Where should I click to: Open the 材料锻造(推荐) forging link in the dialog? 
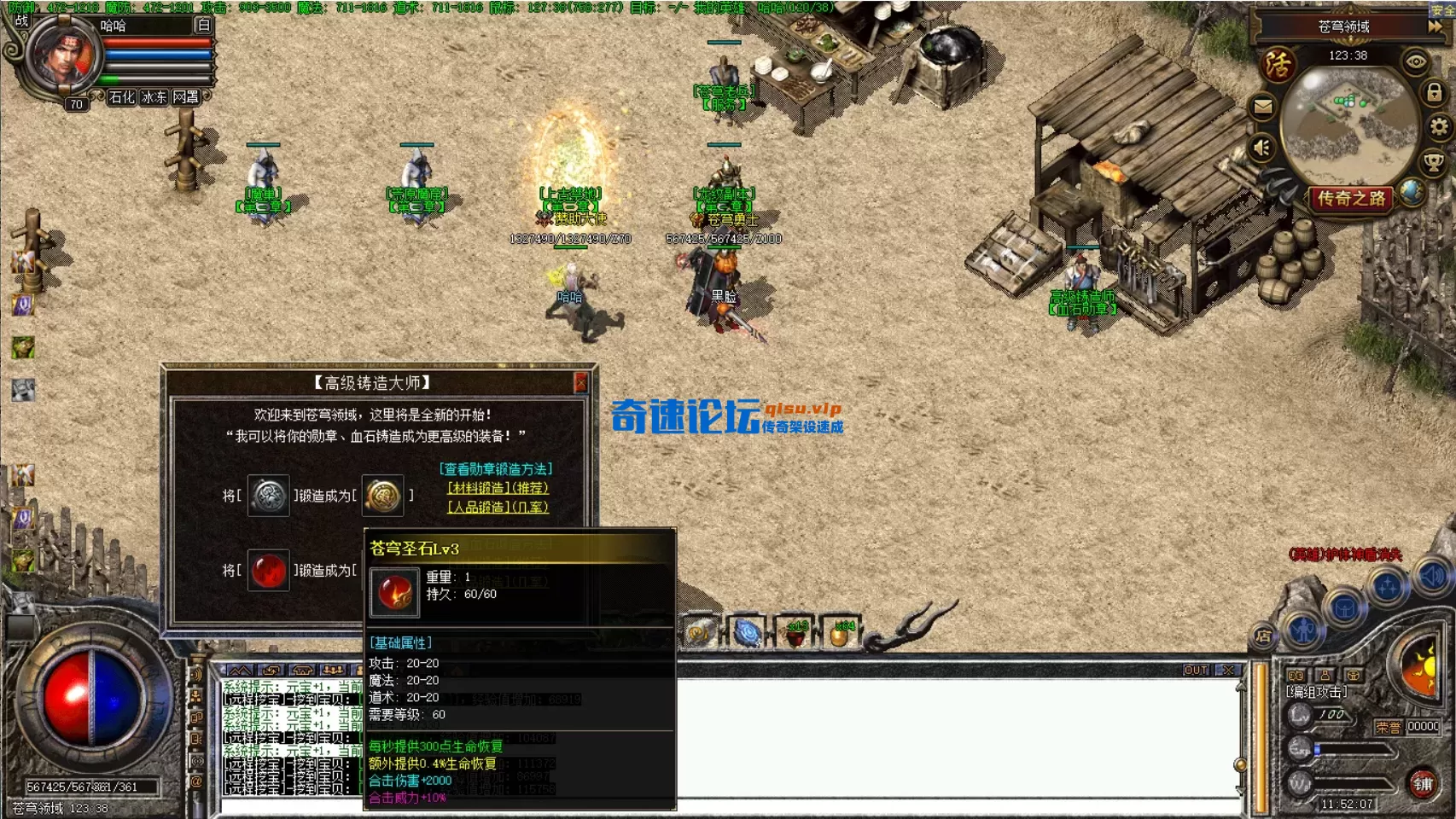(x=497, y=489)
